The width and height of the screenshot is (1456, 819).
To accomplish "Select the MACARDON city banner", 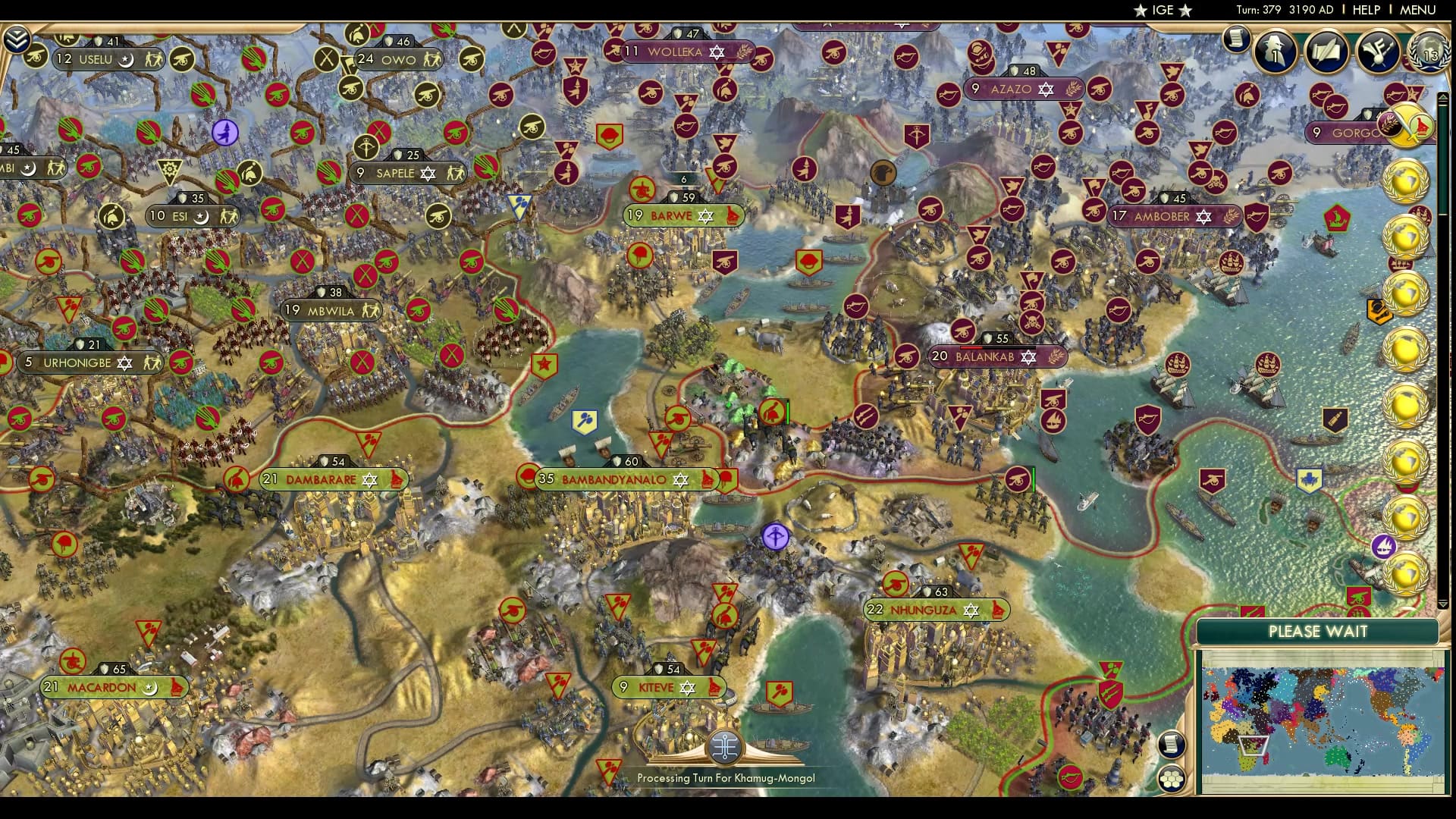I will (x=114, y=686).
